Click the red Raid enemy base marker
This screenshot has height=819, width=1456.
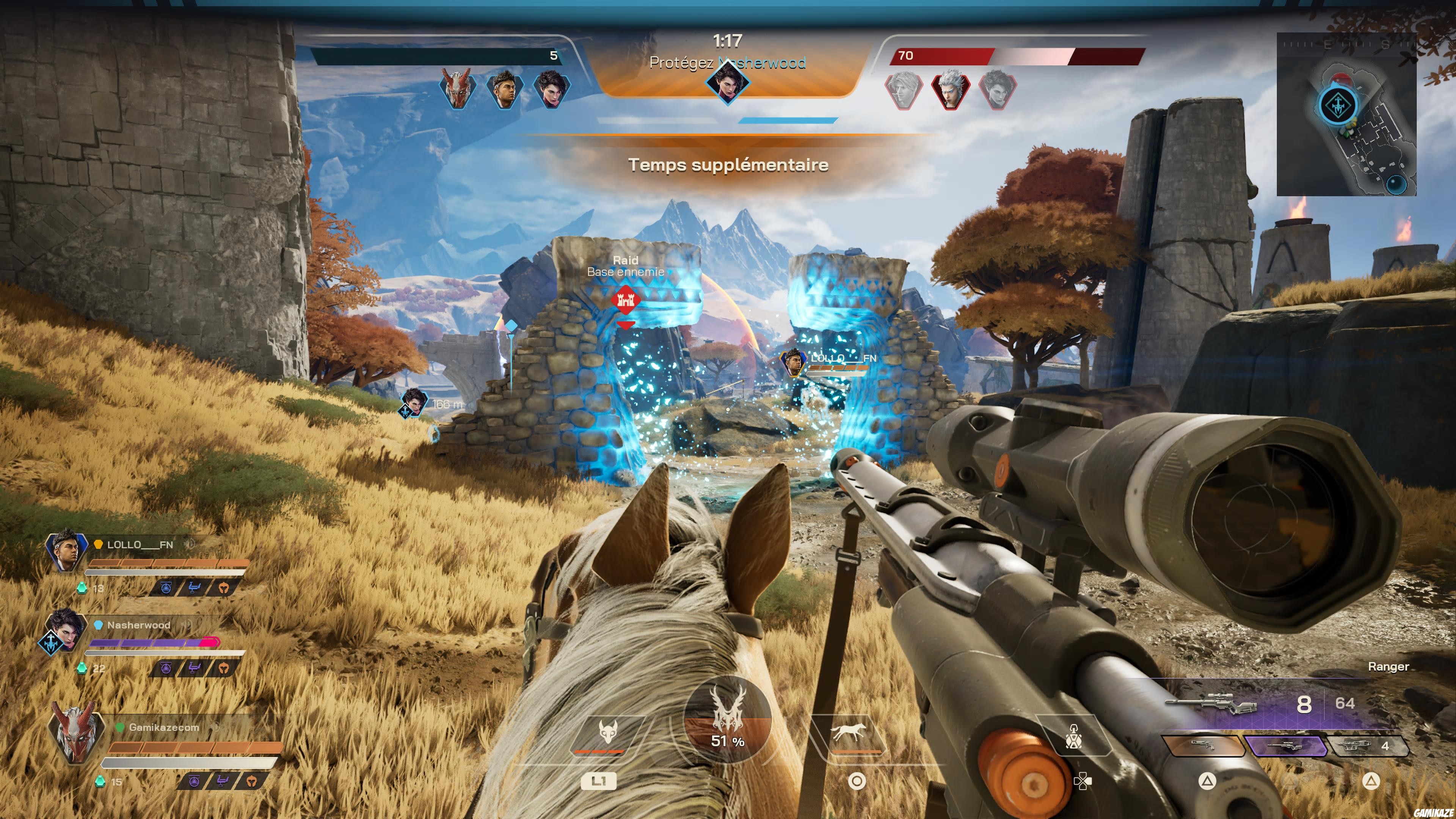(625, 300)
